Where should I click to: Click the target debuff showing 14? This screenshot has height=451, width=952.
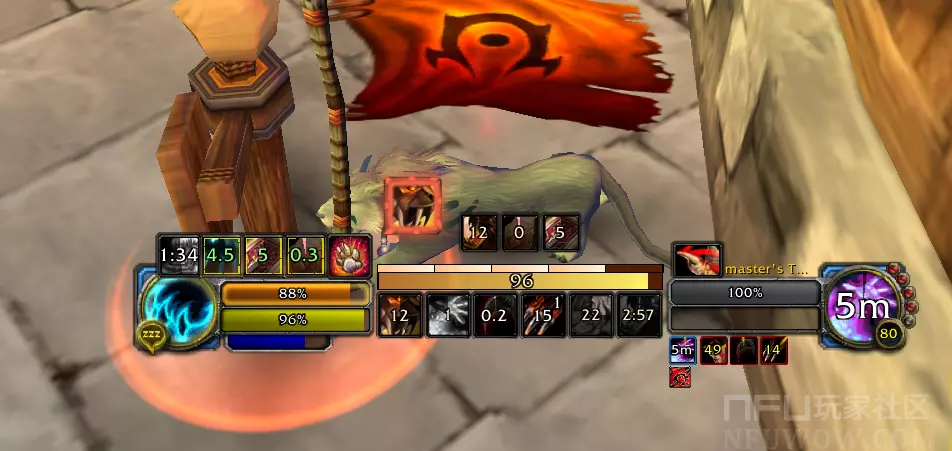(x=773, y=350)
